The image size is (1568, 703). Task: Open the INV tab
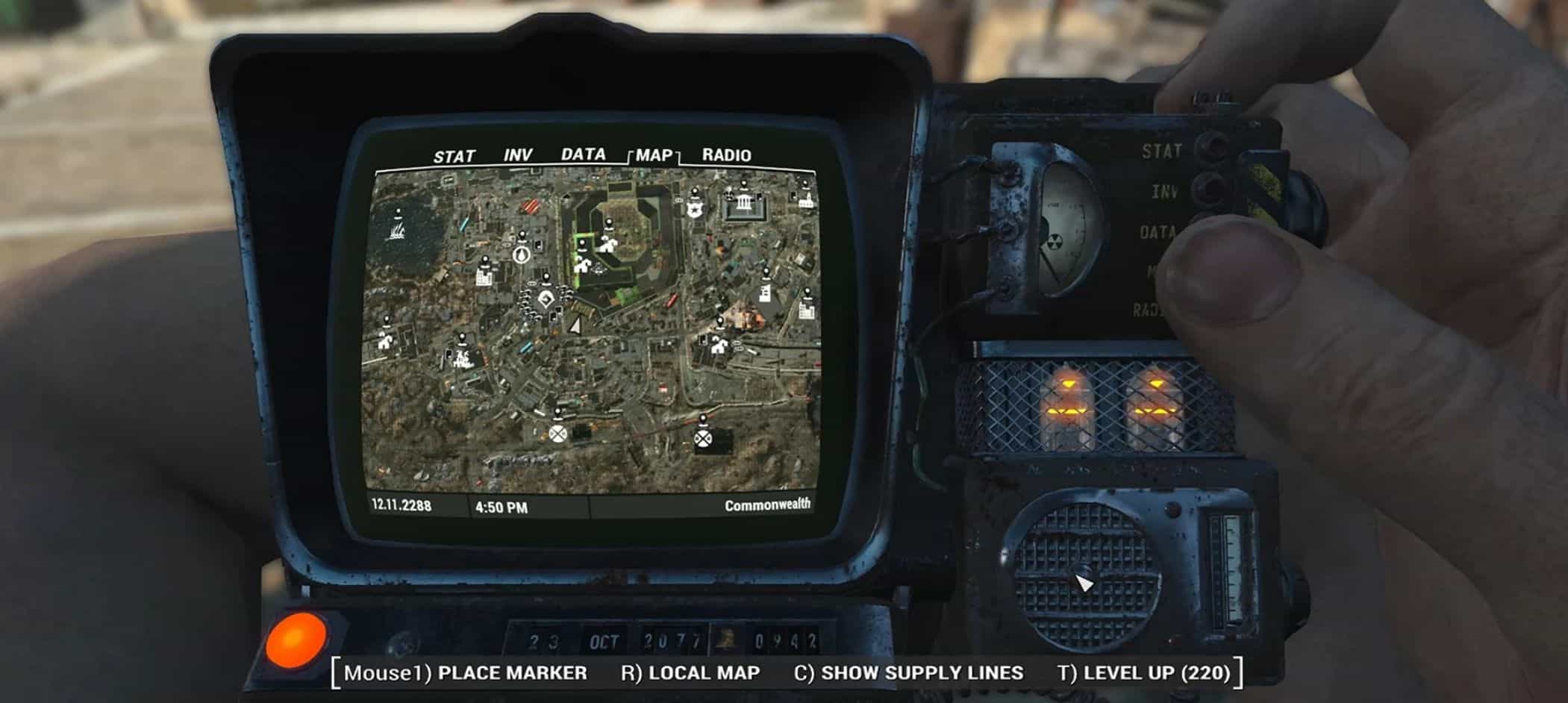tap(517, 155)
